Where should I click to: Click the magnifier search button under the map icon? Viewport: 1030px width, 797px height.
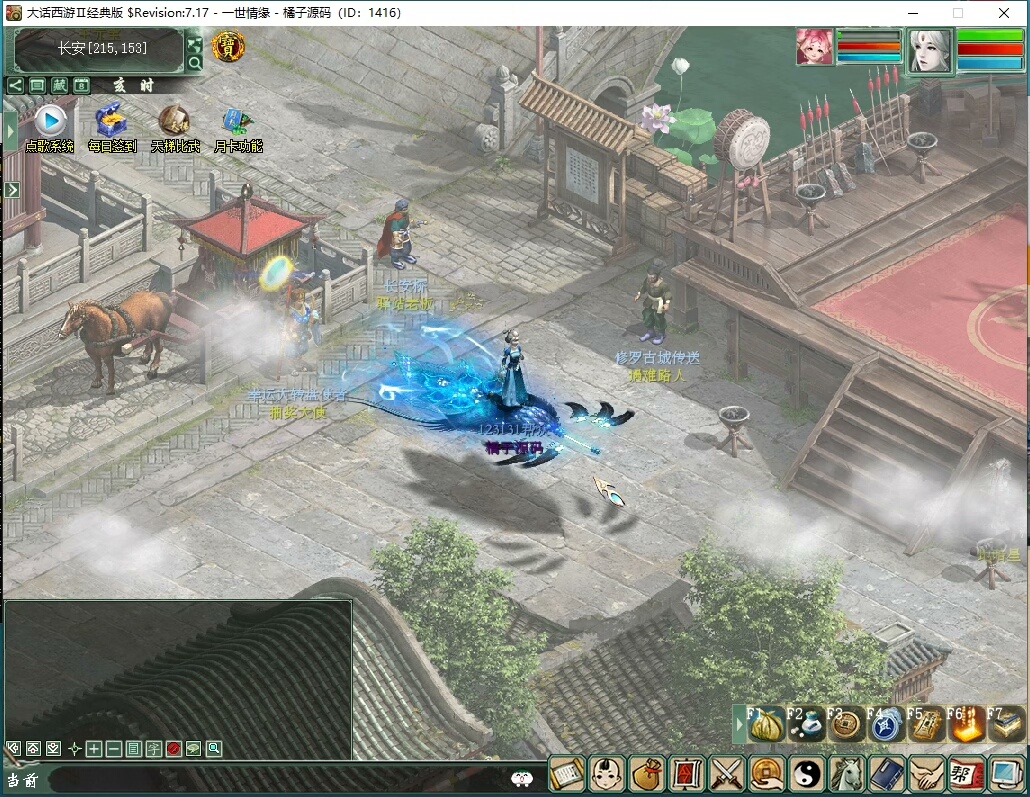195,63
